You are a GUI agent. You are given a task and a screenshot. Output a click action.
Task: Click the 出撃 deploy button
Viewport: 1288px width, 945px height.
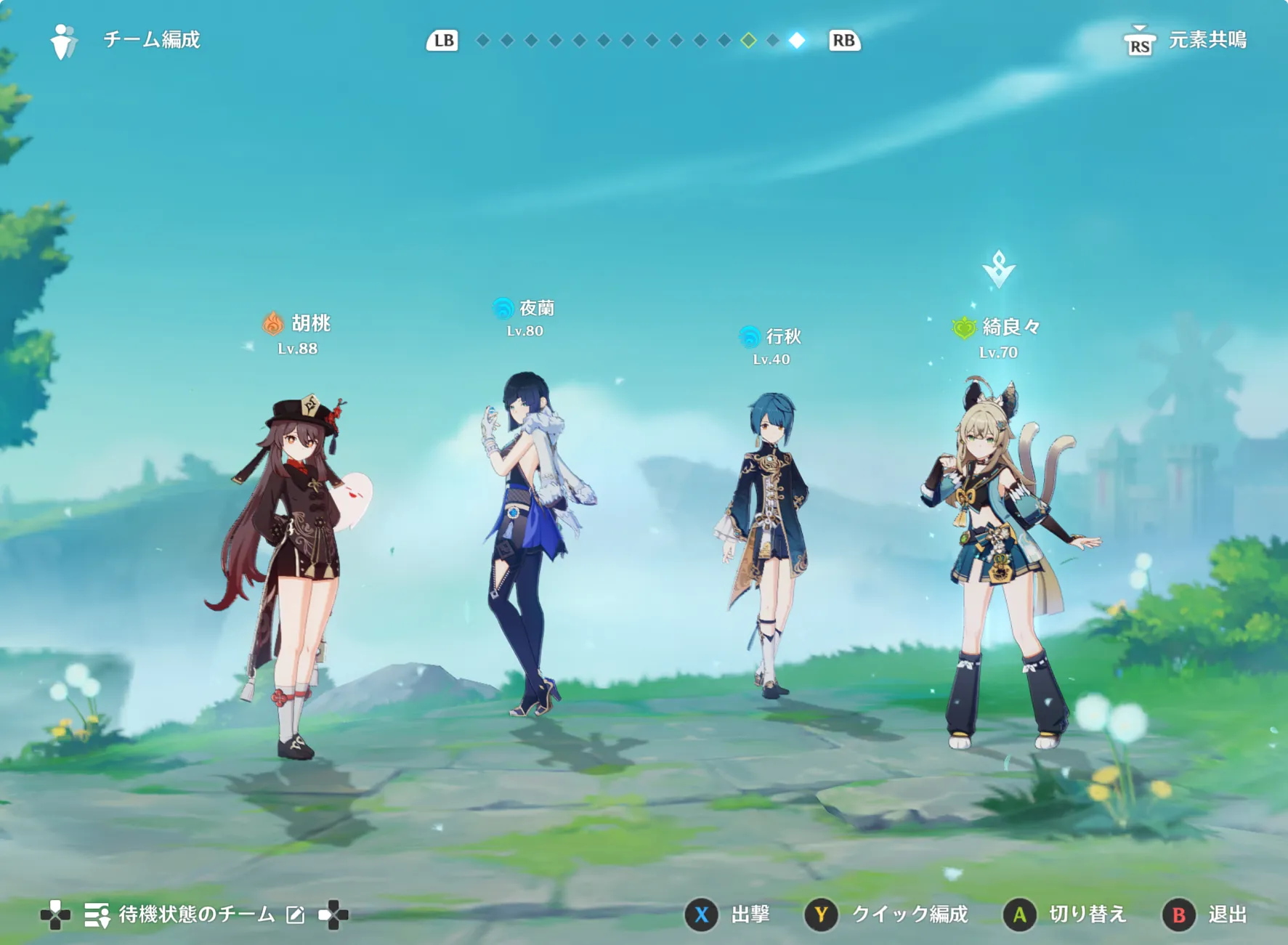(728, 914)
